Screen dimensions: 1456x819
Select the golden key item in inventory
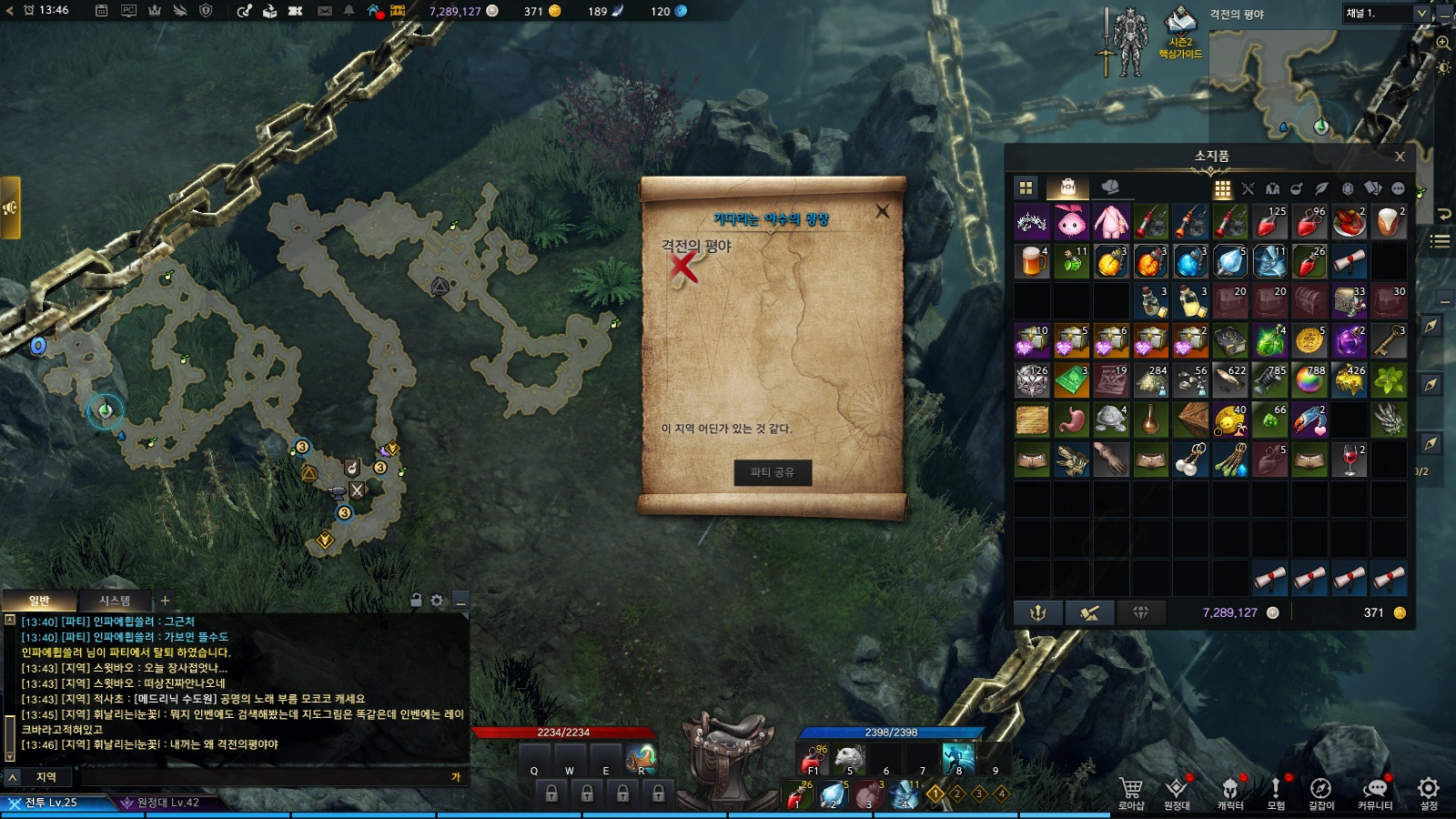1389,341
